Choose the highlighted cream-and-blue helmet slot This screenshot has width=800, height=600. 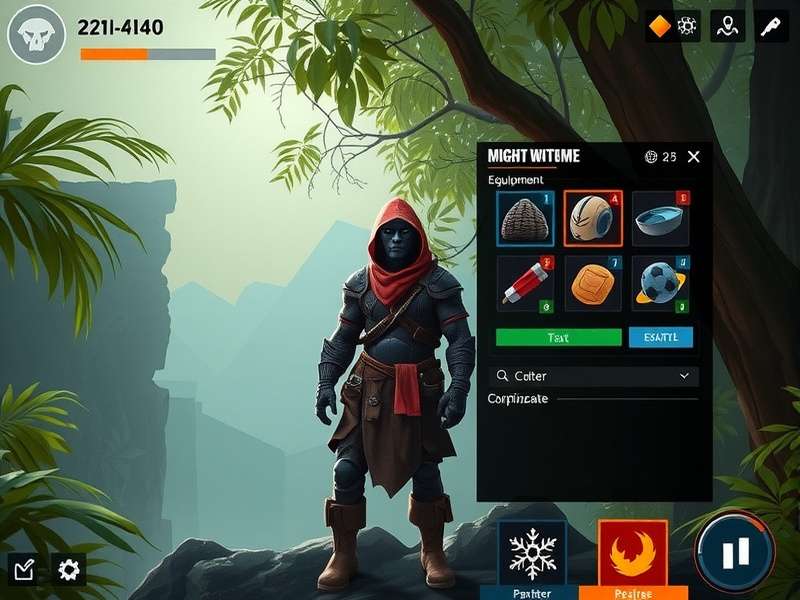tap(593, 218)
